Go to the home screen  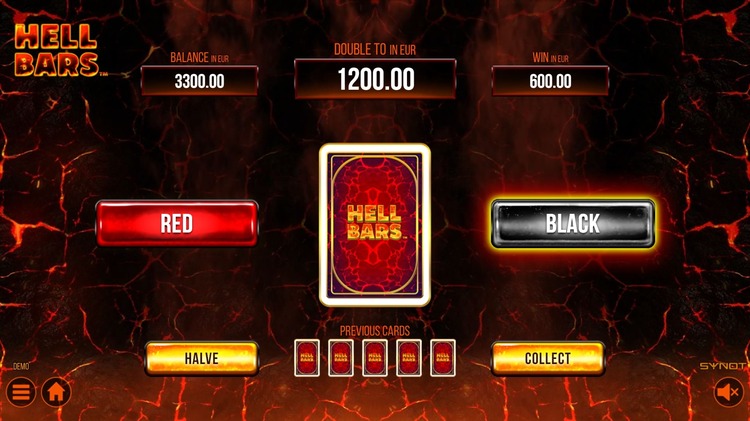click(x=56, y=391)
